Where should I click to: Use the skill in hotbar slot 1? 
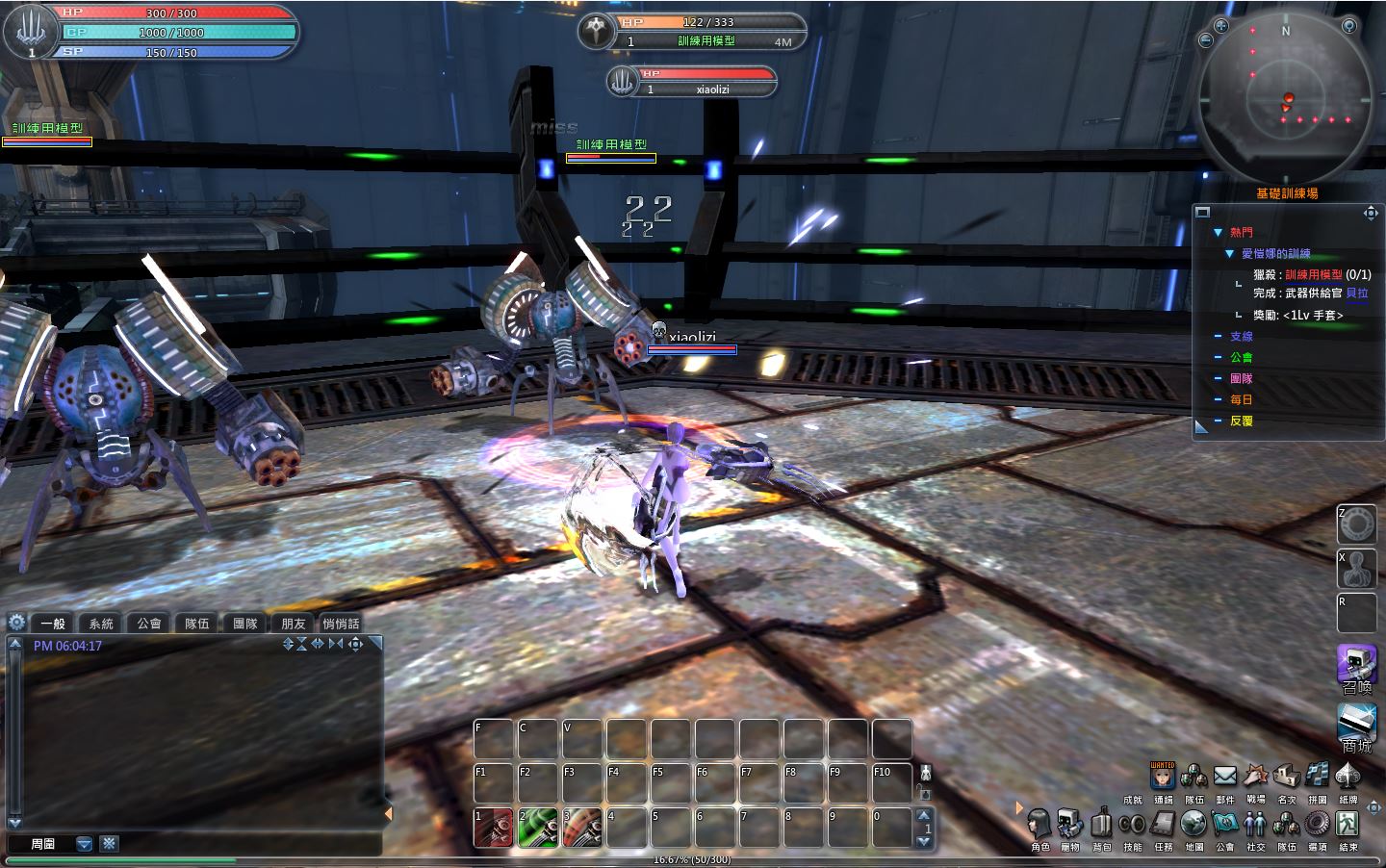tap(494, 828)
